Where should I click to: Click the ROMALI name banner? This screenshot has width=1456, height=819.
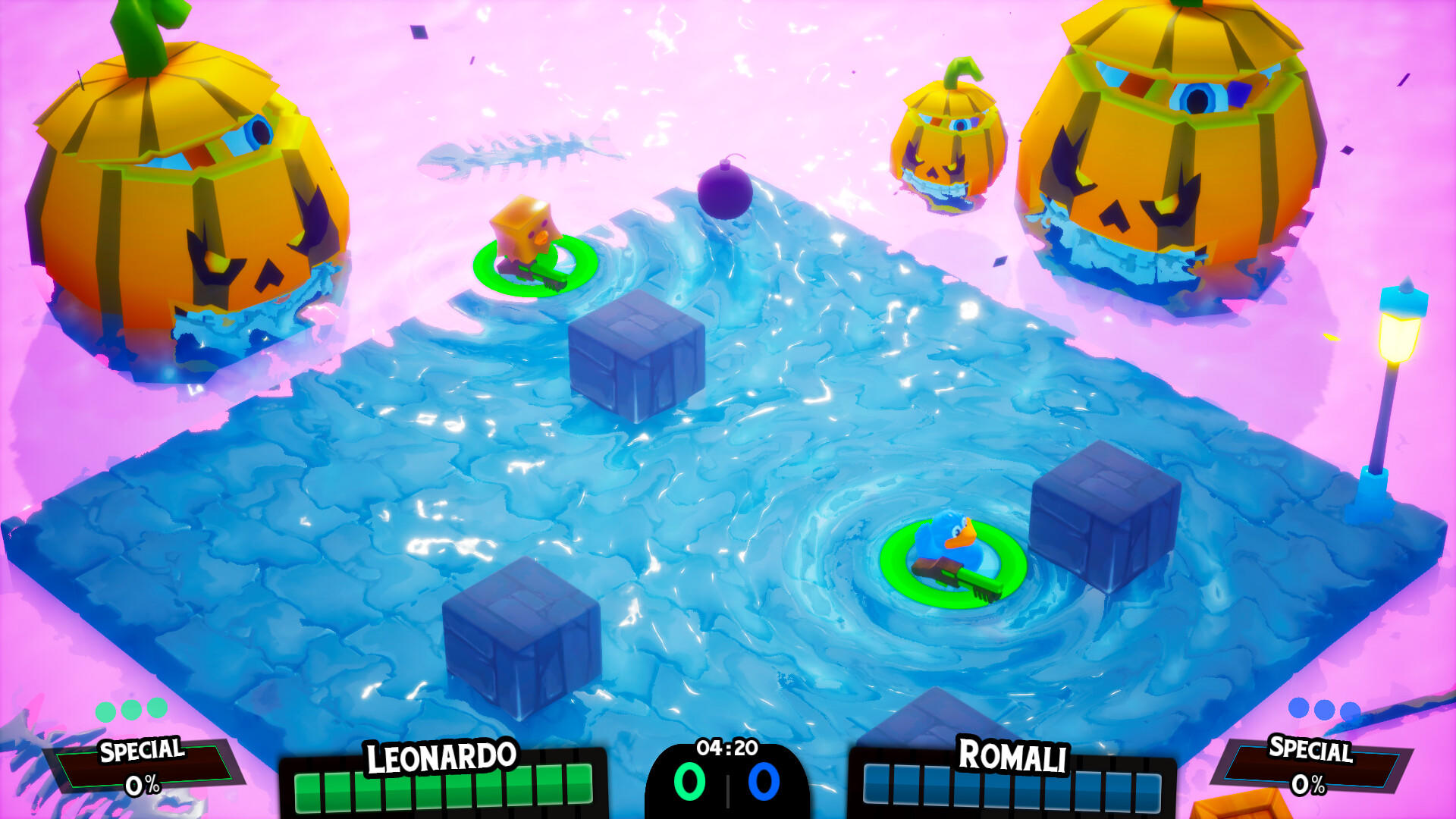pos(1014,755)
